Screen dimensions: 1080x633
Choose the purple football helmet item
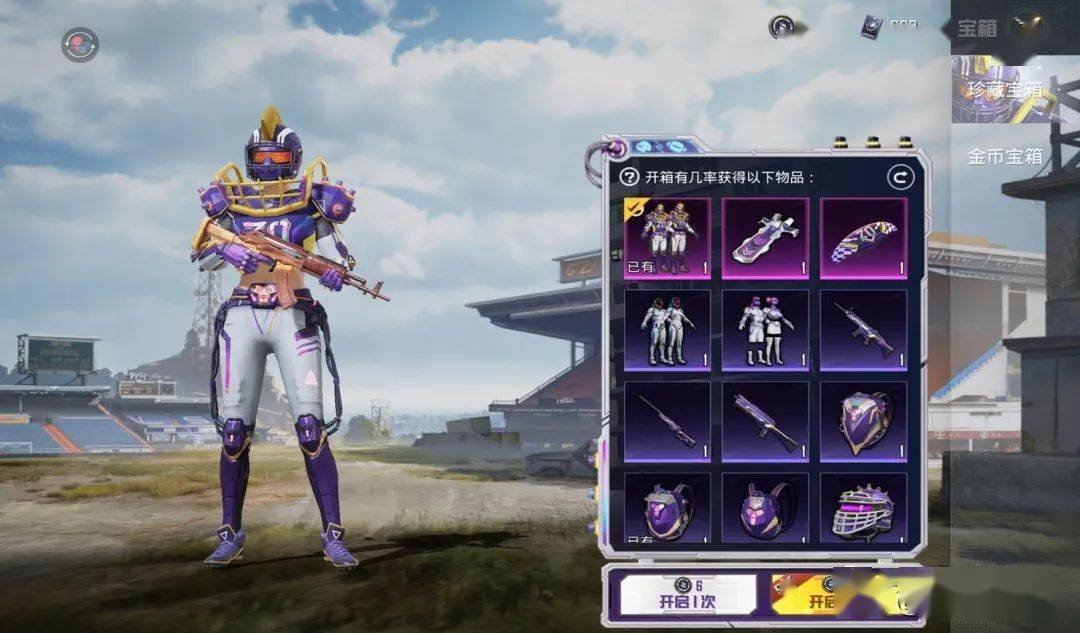[x=863, y=509]
